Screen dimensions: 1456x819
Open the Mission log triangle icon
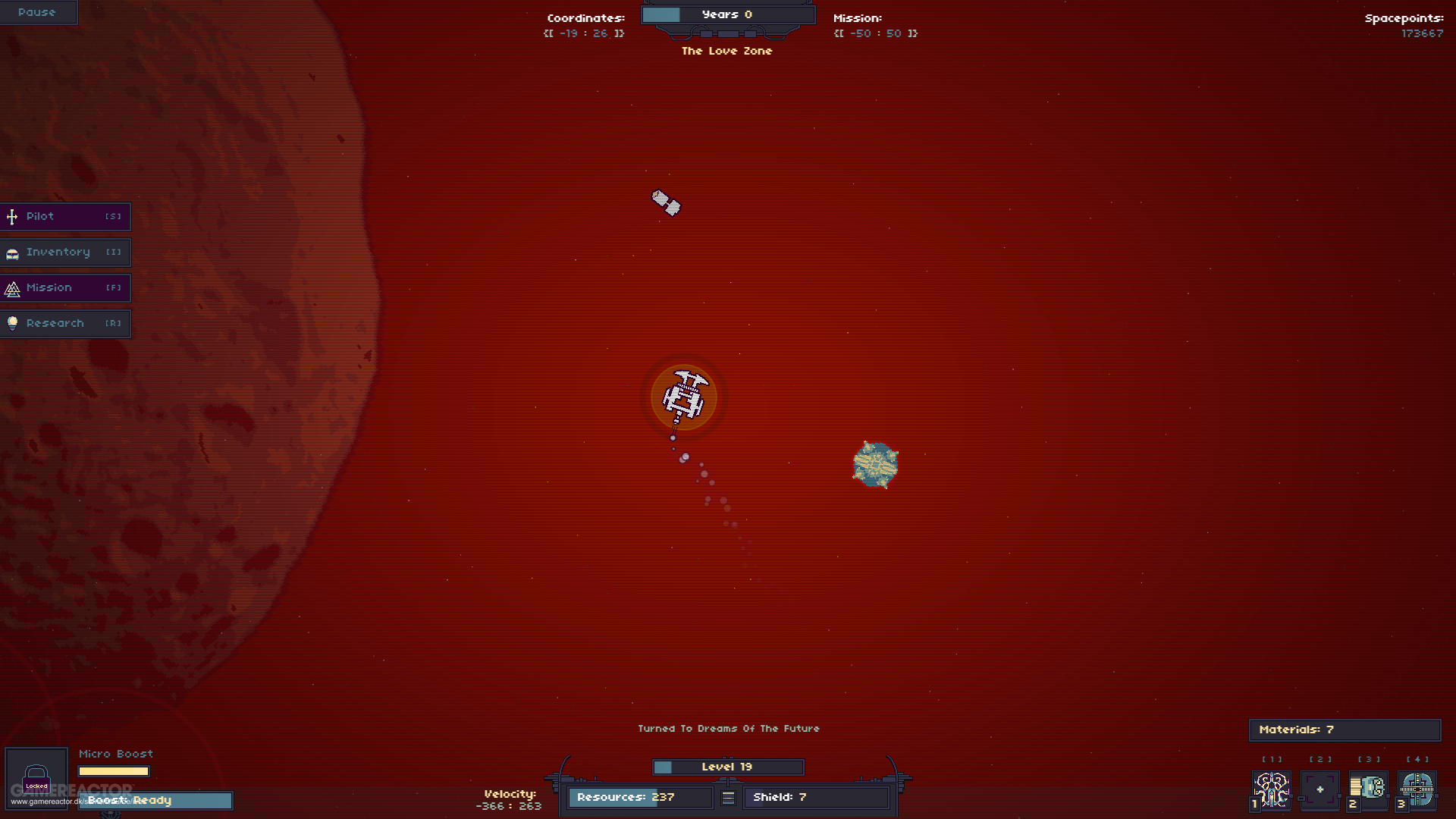tap(12, 288)
